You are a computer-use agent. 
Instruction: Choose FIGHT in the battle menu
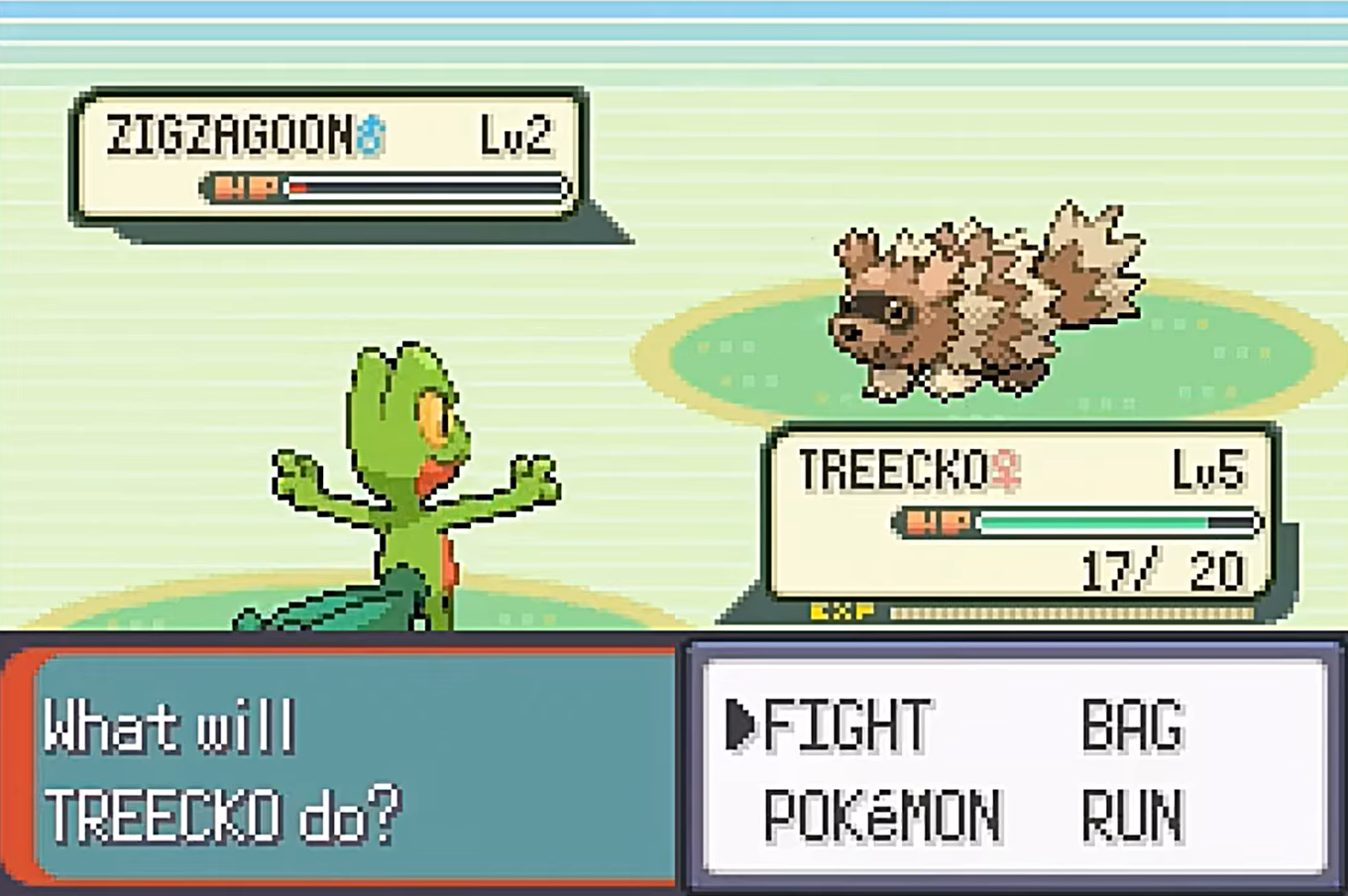pos(847,726)
